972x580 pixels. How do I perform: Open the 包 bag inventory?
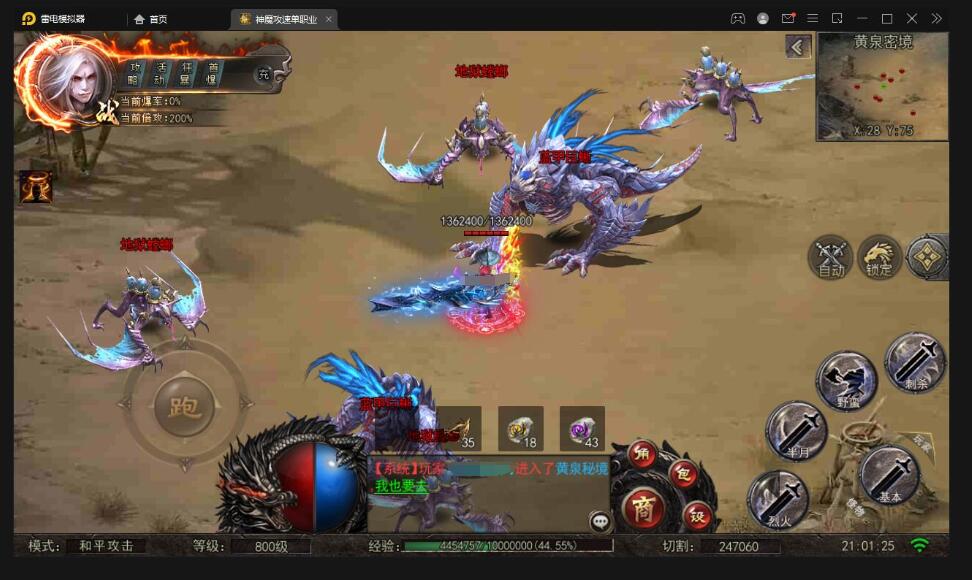684,474
